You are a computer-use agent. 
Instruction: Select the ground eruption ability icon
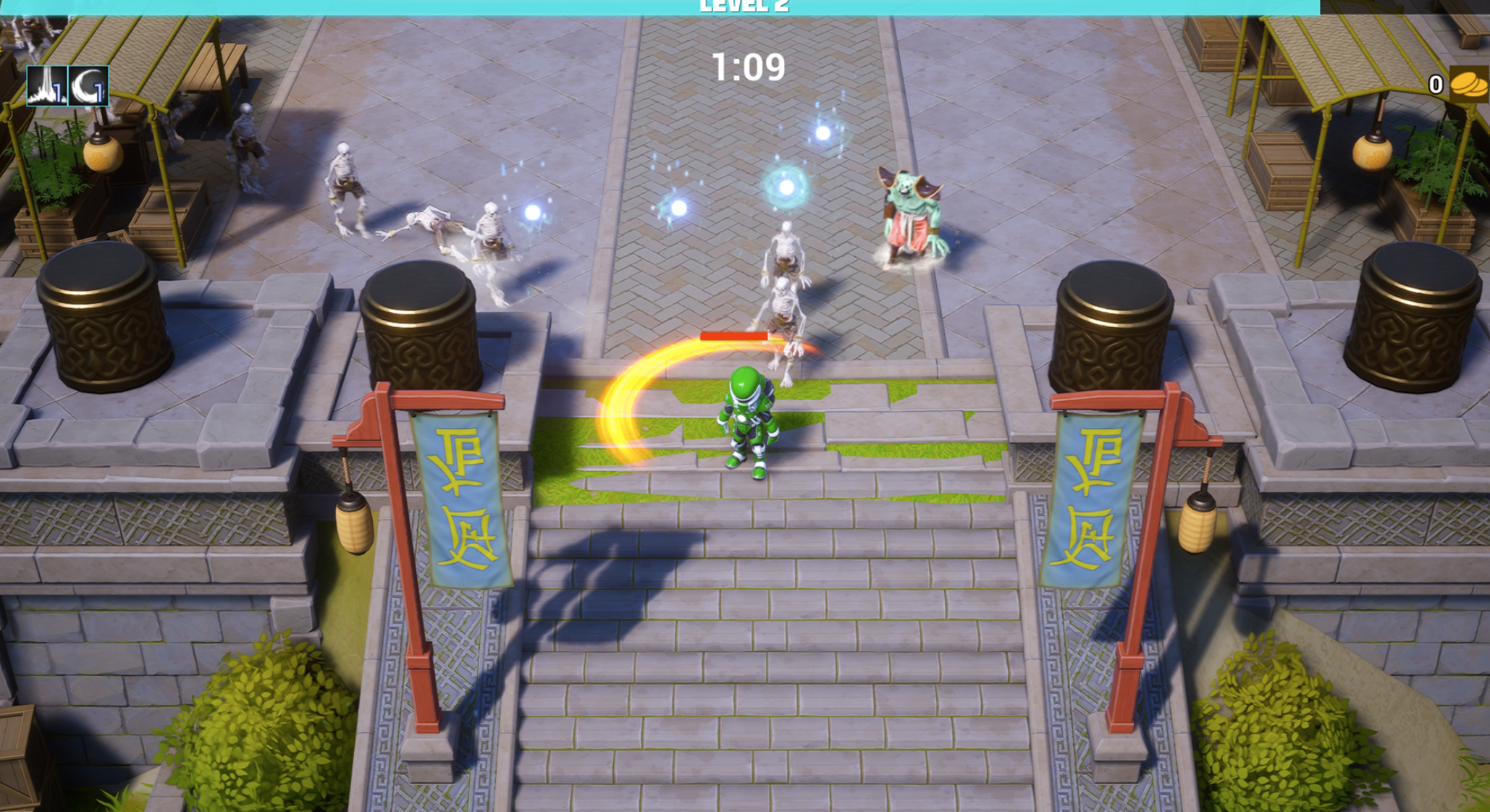[x=47, y=86]
